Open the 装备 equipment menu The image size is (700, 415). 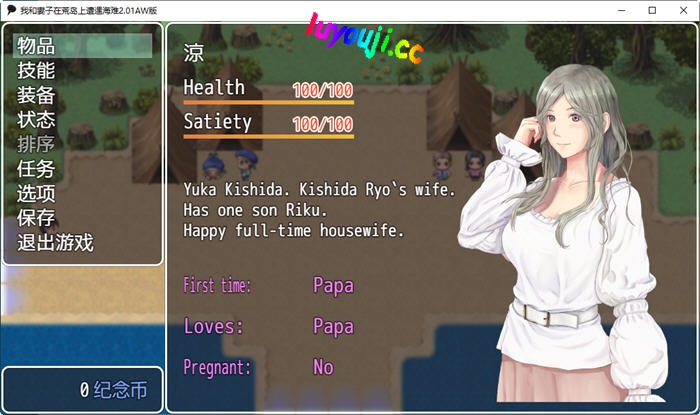pyautogui.click(x=37, y=96)
